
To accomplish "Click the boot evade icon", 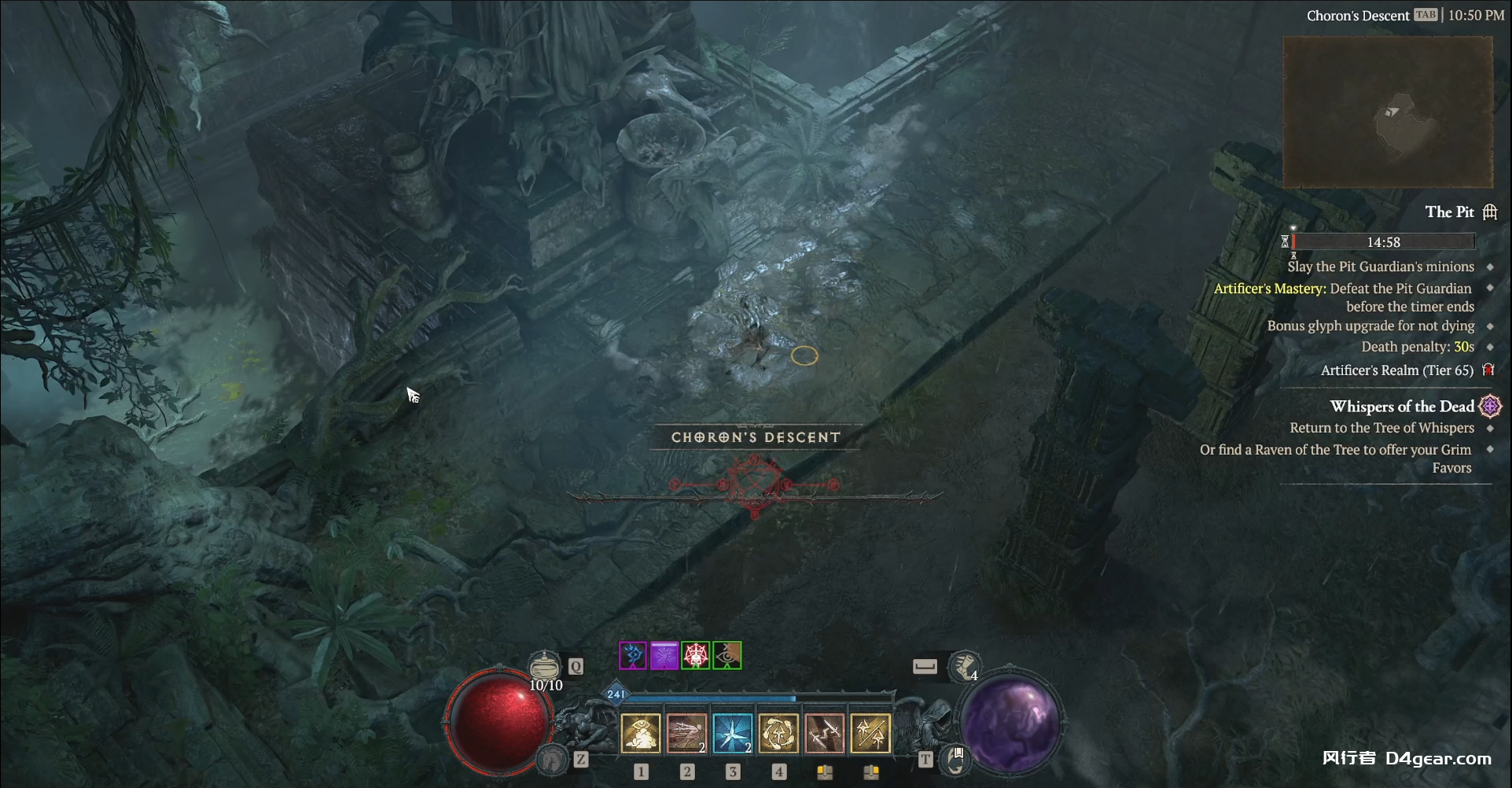I will (964, 668).
